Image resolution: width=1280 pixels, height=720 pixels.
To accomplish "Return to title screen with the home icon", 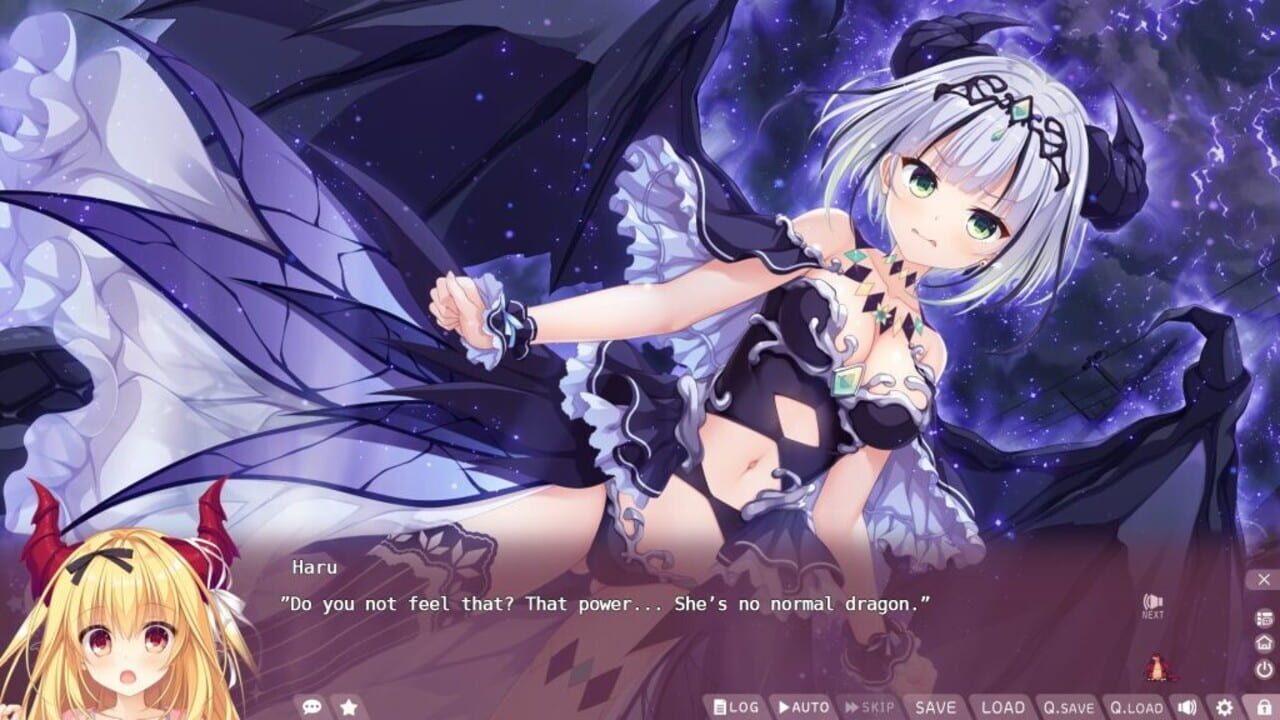I will 1263,643.
